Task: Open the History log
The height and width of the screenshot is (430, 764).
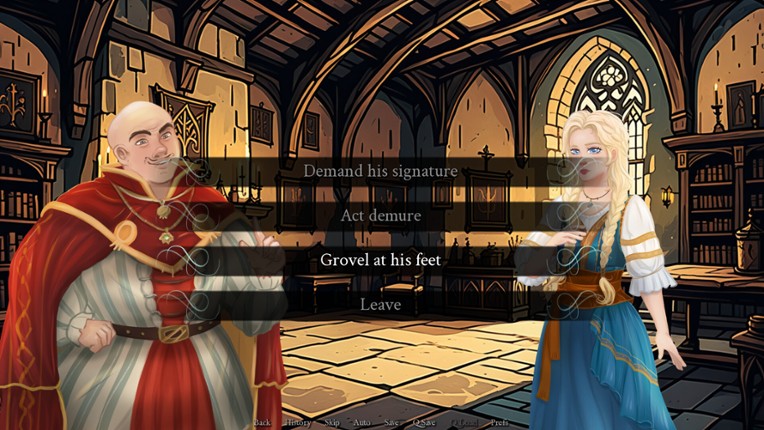Action: point(298,423)
